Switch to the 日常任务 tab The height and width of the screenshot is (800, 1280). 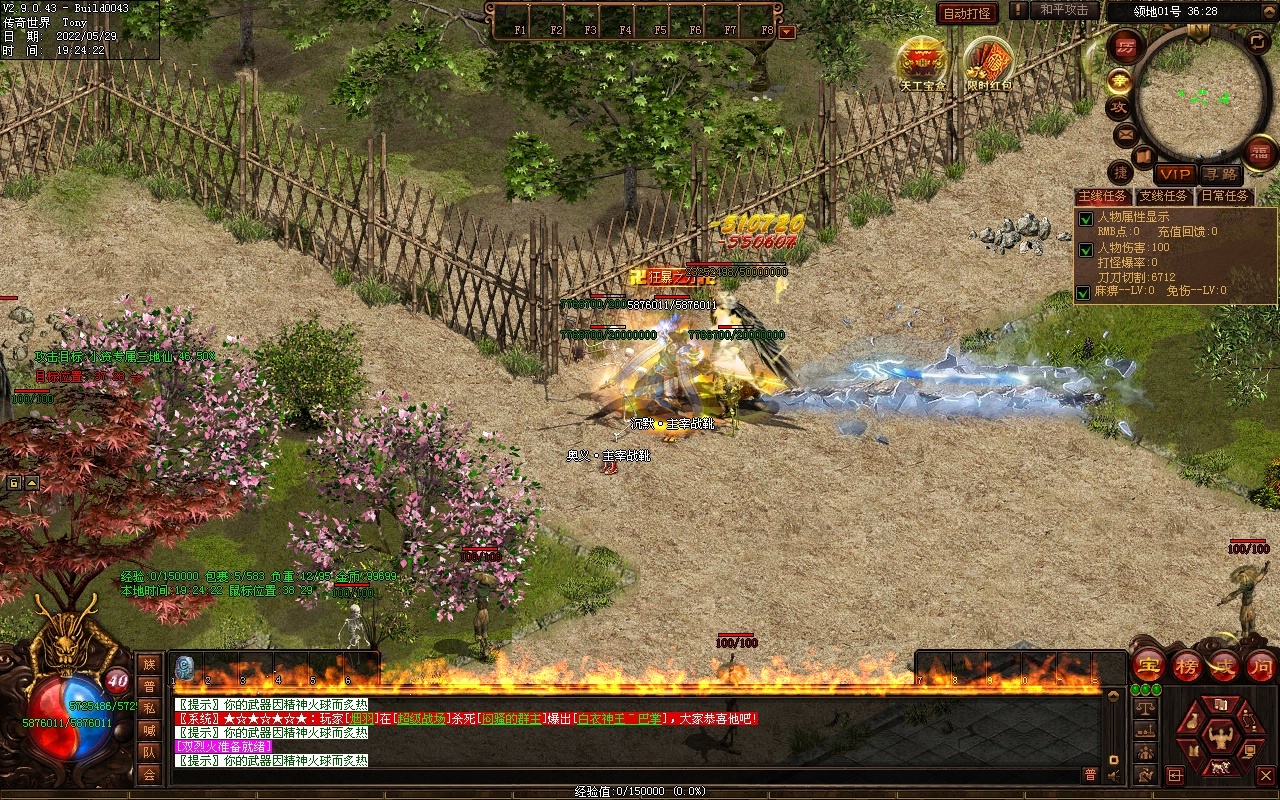pyautogui.click(x=1225, y=196)
